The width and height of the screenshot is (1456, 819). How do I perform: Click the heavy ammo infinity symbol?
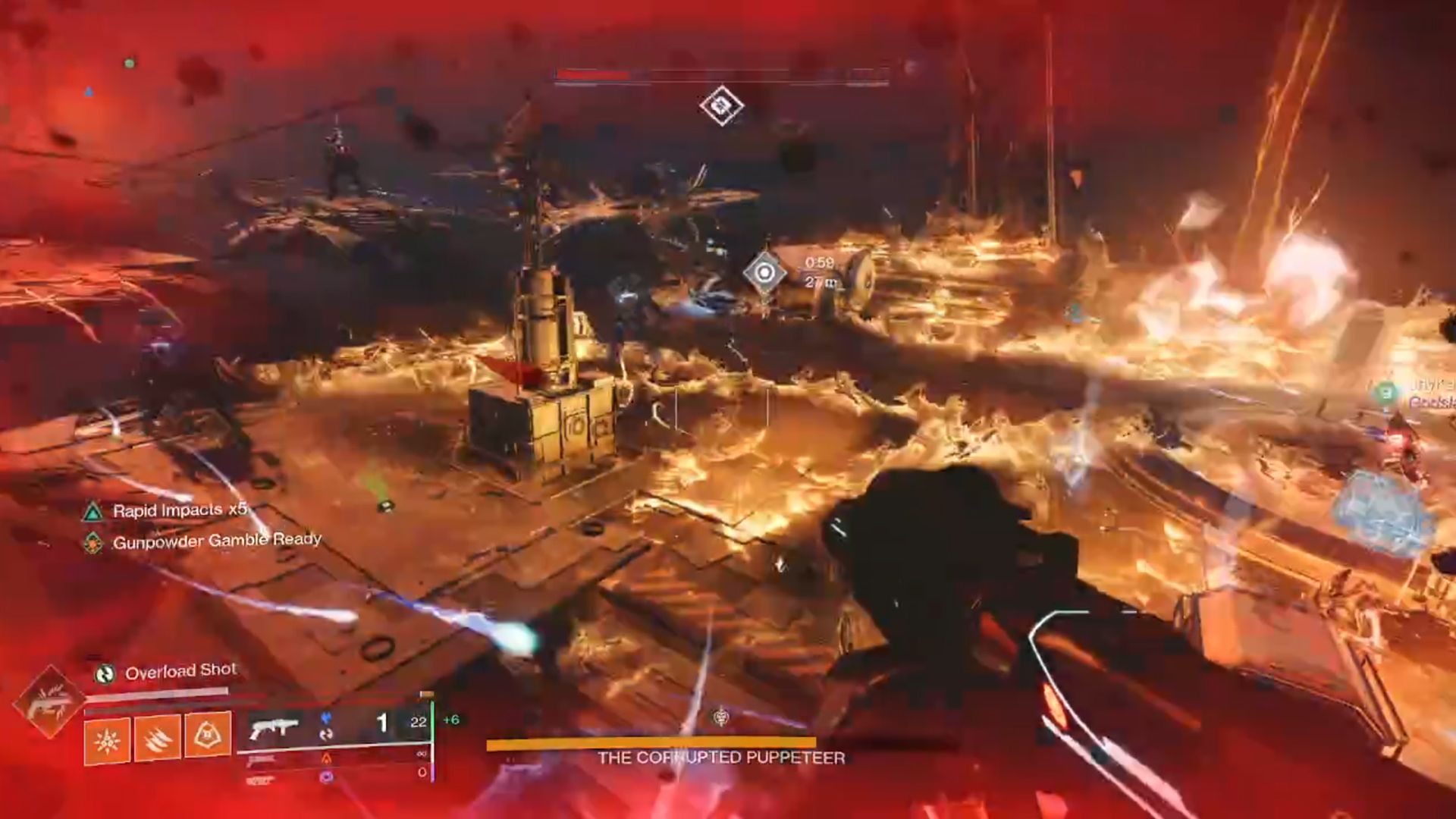[423, 752]
